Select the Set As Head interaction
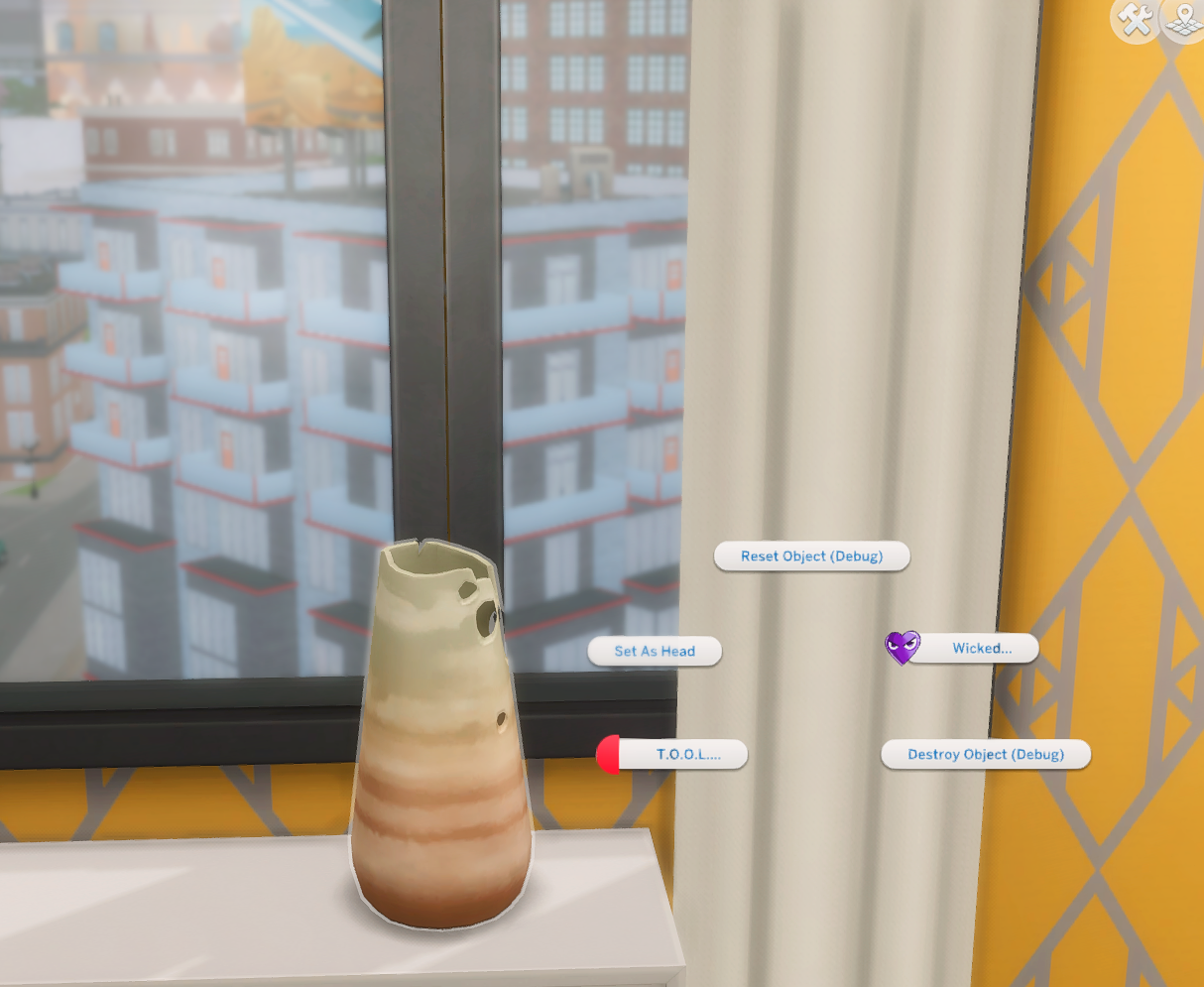1204x987 pixels. coord(655,652)
